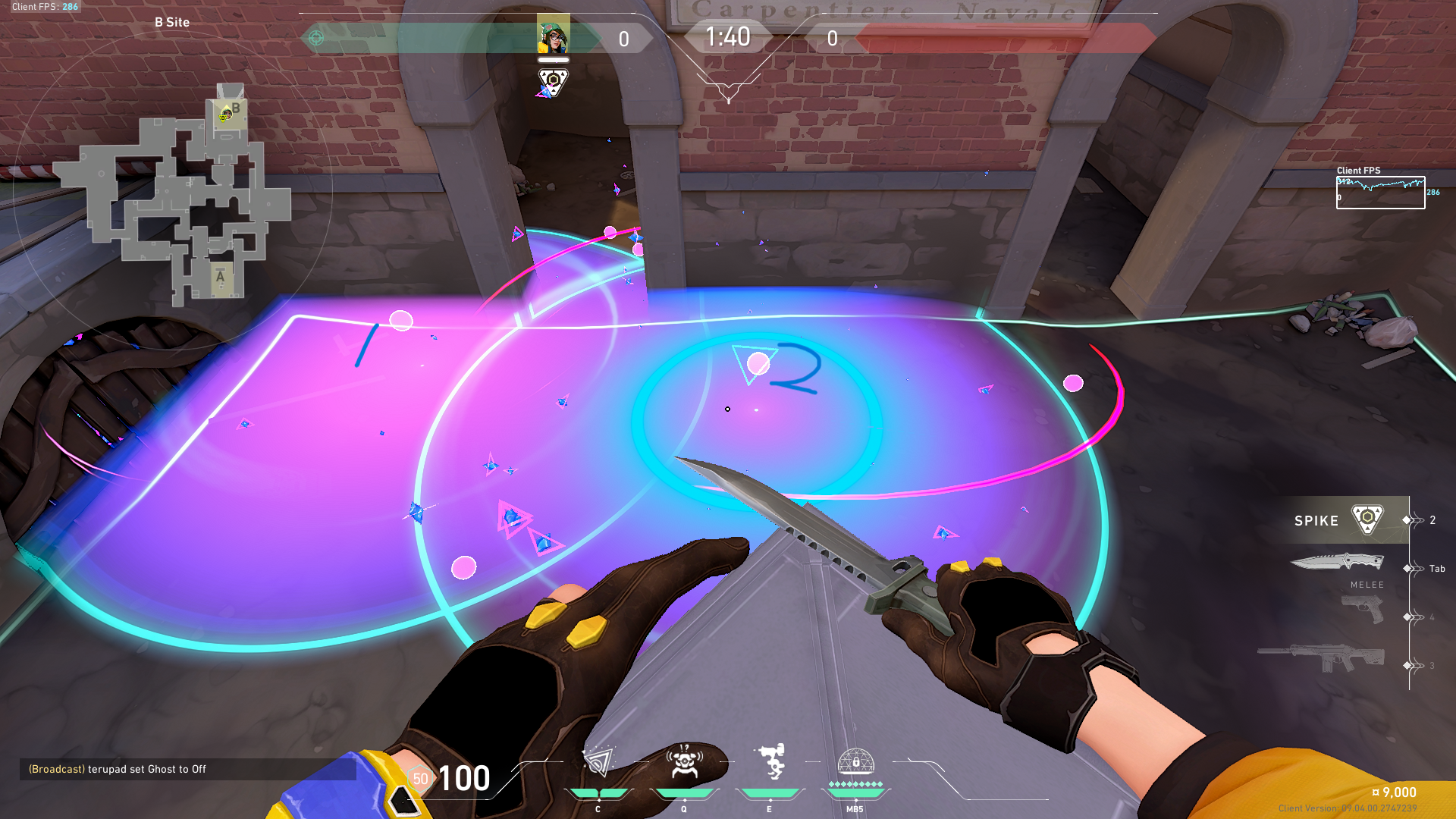Image resolution: width=1456 pixels, height=819 pixels.
Task: Select the melee knife icon in the loadout
Action: [1338, 561]
